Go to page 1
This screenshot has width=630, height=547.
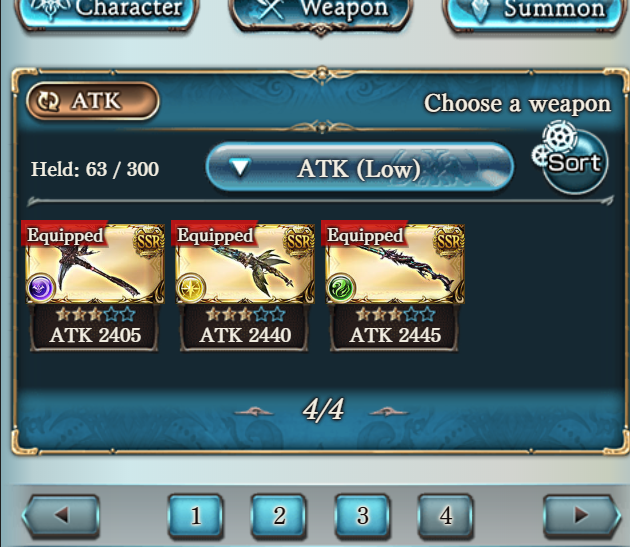(195, 516)
